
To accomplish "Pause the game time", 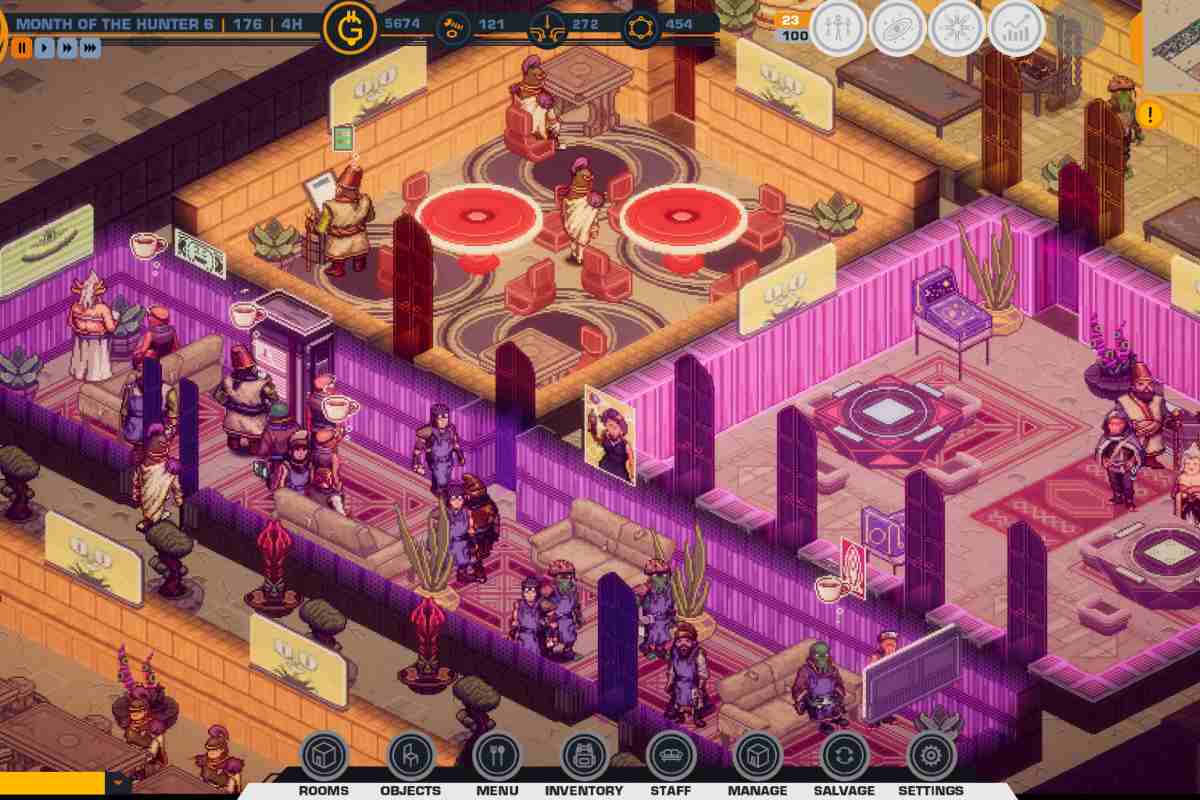I will 22,47.
